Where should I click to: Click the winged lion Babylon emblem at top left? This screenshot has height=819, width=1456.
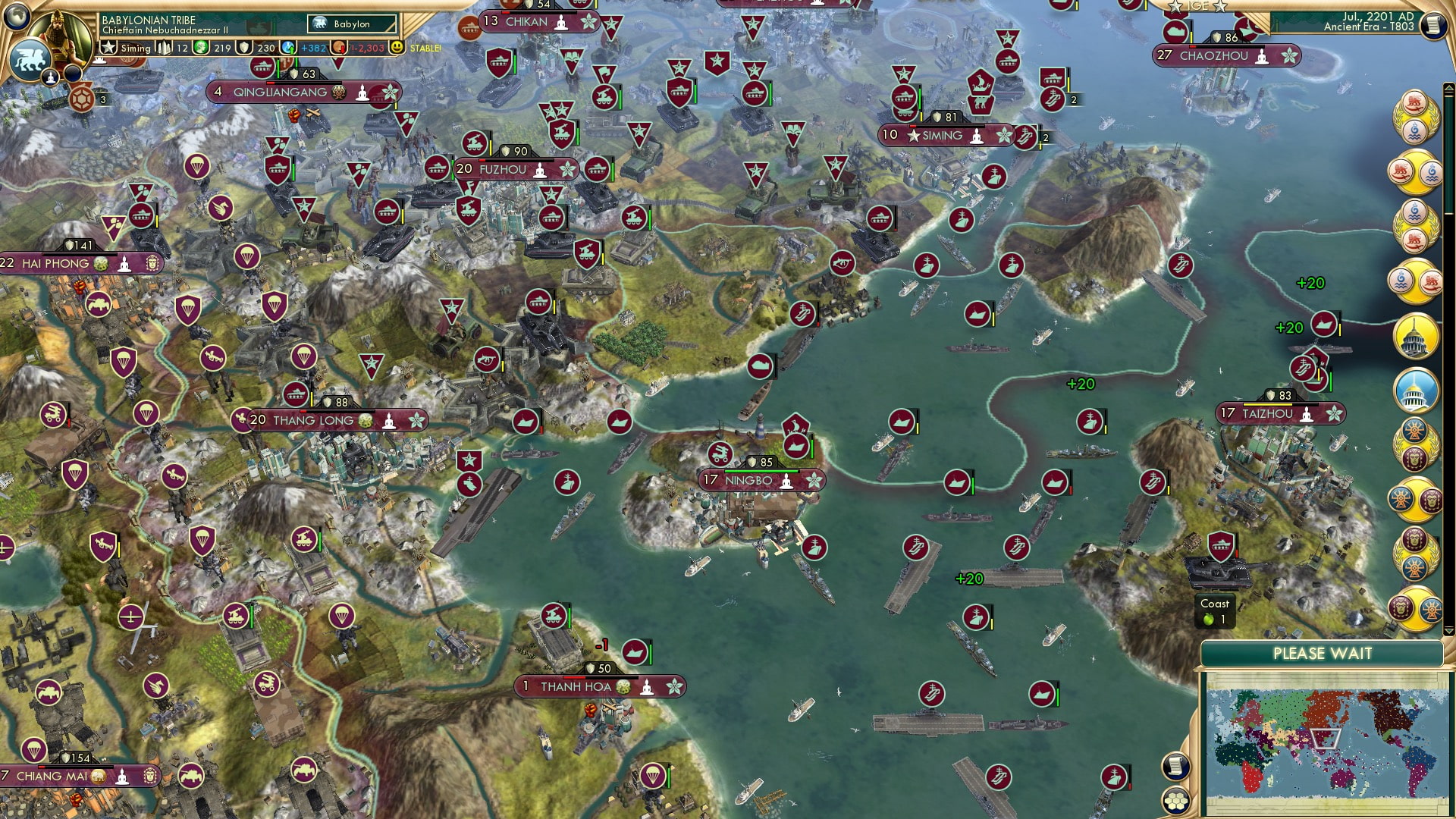tap(30, 58)
